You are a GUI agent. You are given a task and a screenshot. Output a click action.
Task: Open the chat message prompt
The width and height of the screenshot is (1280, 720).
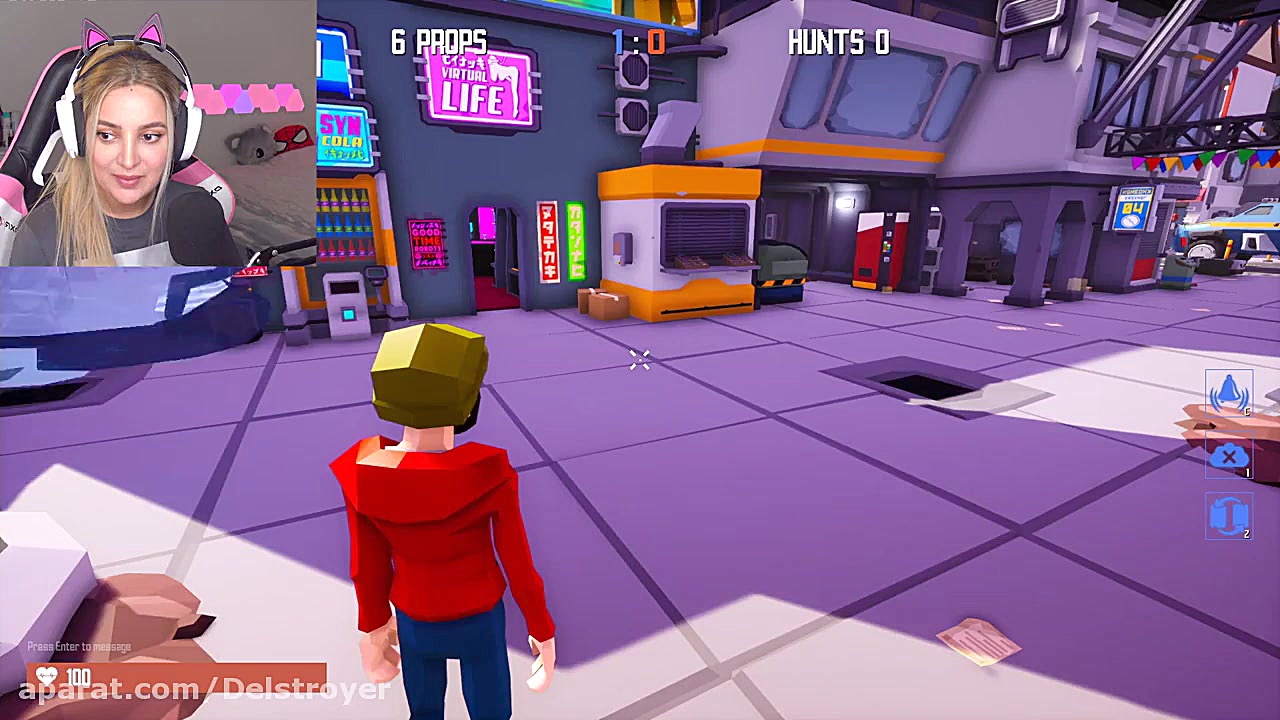point(79,647)
